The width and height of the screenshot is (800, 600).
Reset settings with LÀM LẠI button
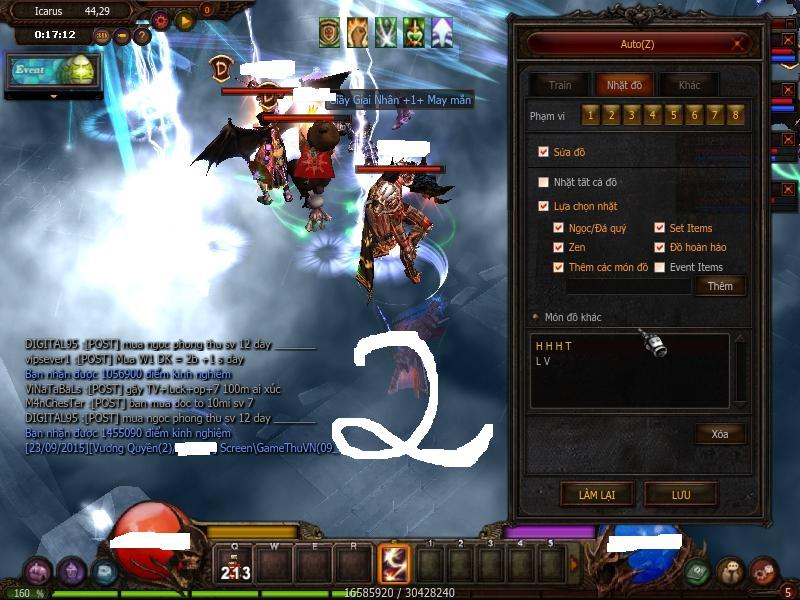[x=595, y=494]
